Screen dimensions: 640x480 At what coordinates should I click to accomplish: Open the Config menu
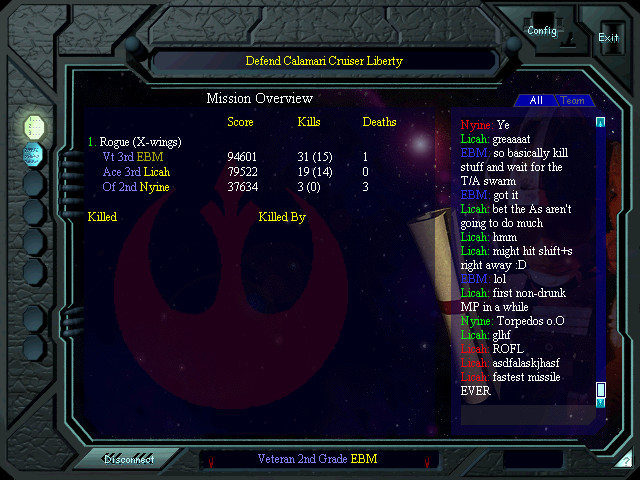[542, 30]
